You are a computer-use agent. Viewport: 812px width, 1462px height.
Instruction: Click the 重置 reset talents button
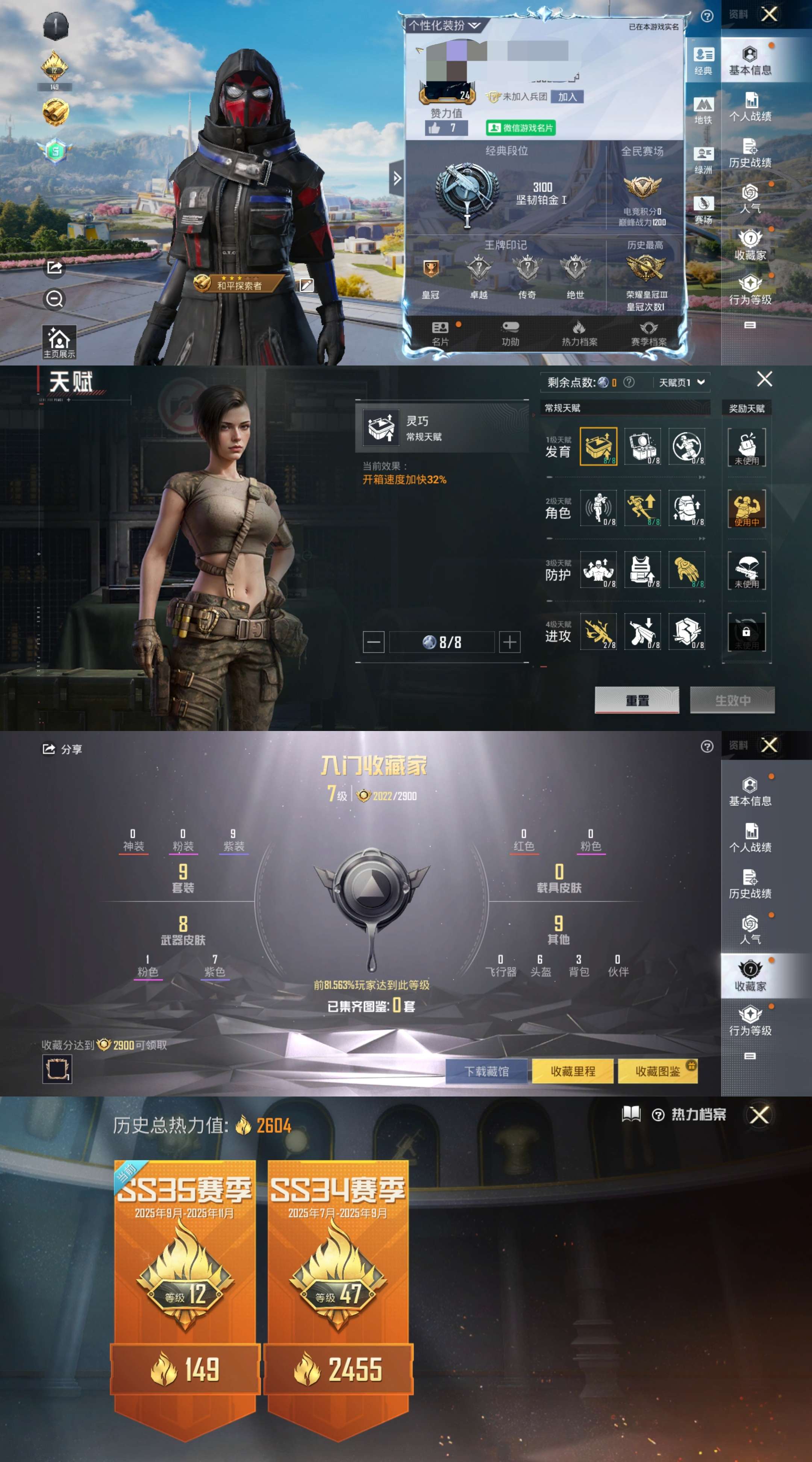(637, 700)
